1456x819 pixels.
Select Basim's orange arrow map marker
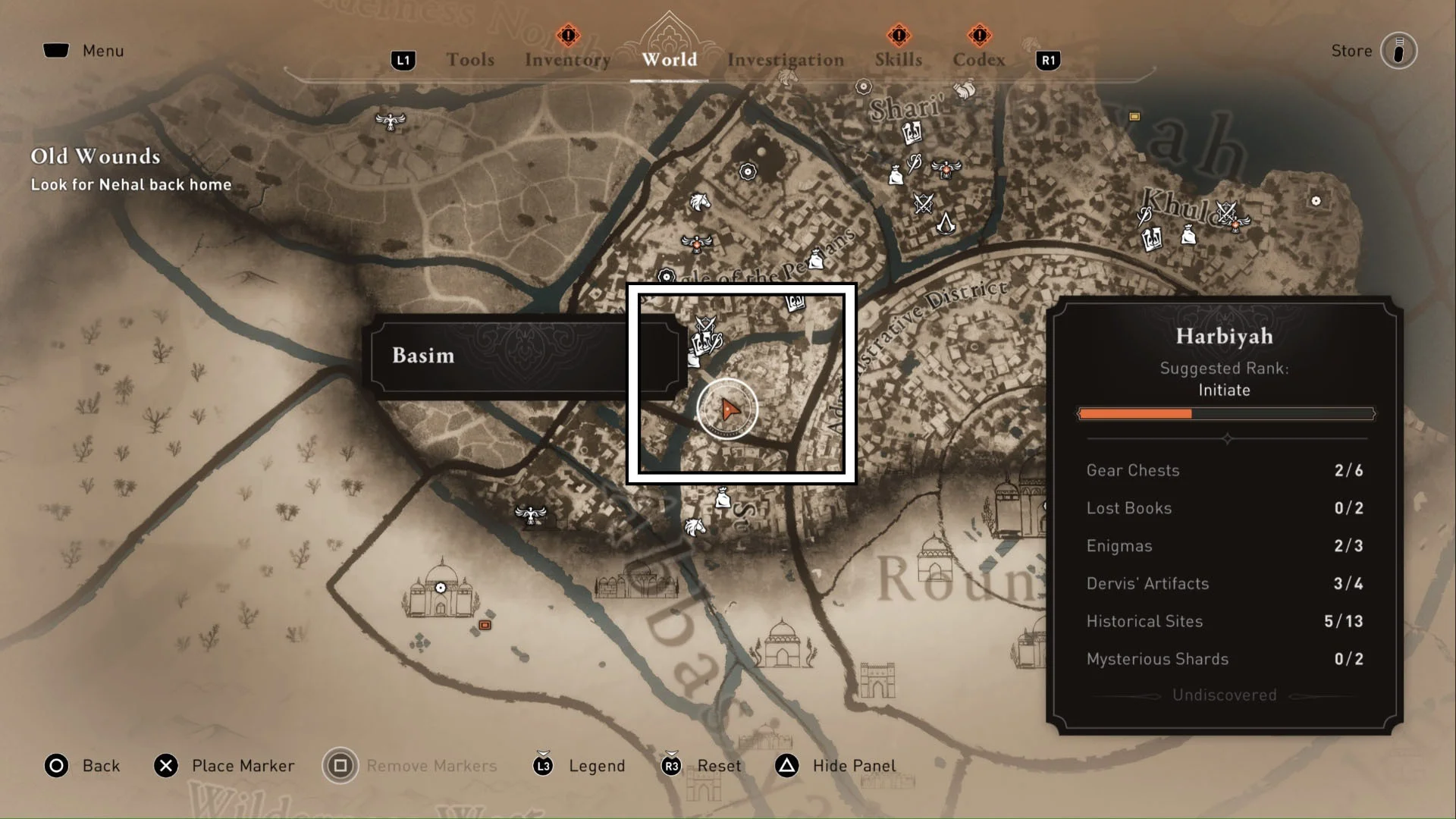pos(729,409)
